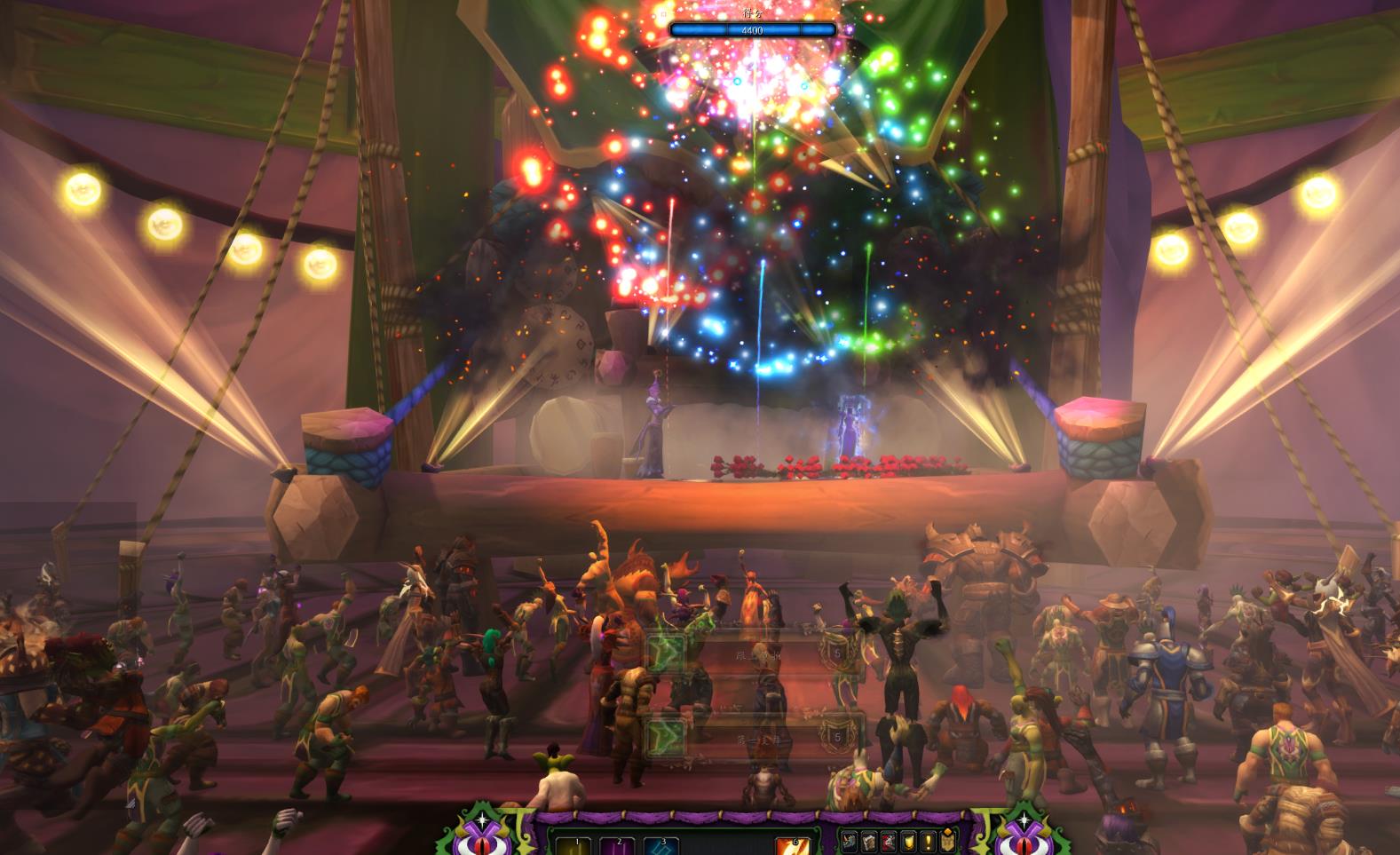Show the achievements shield panel
This screenshot has width=1400, height=855.
click(x=908, y=841)
